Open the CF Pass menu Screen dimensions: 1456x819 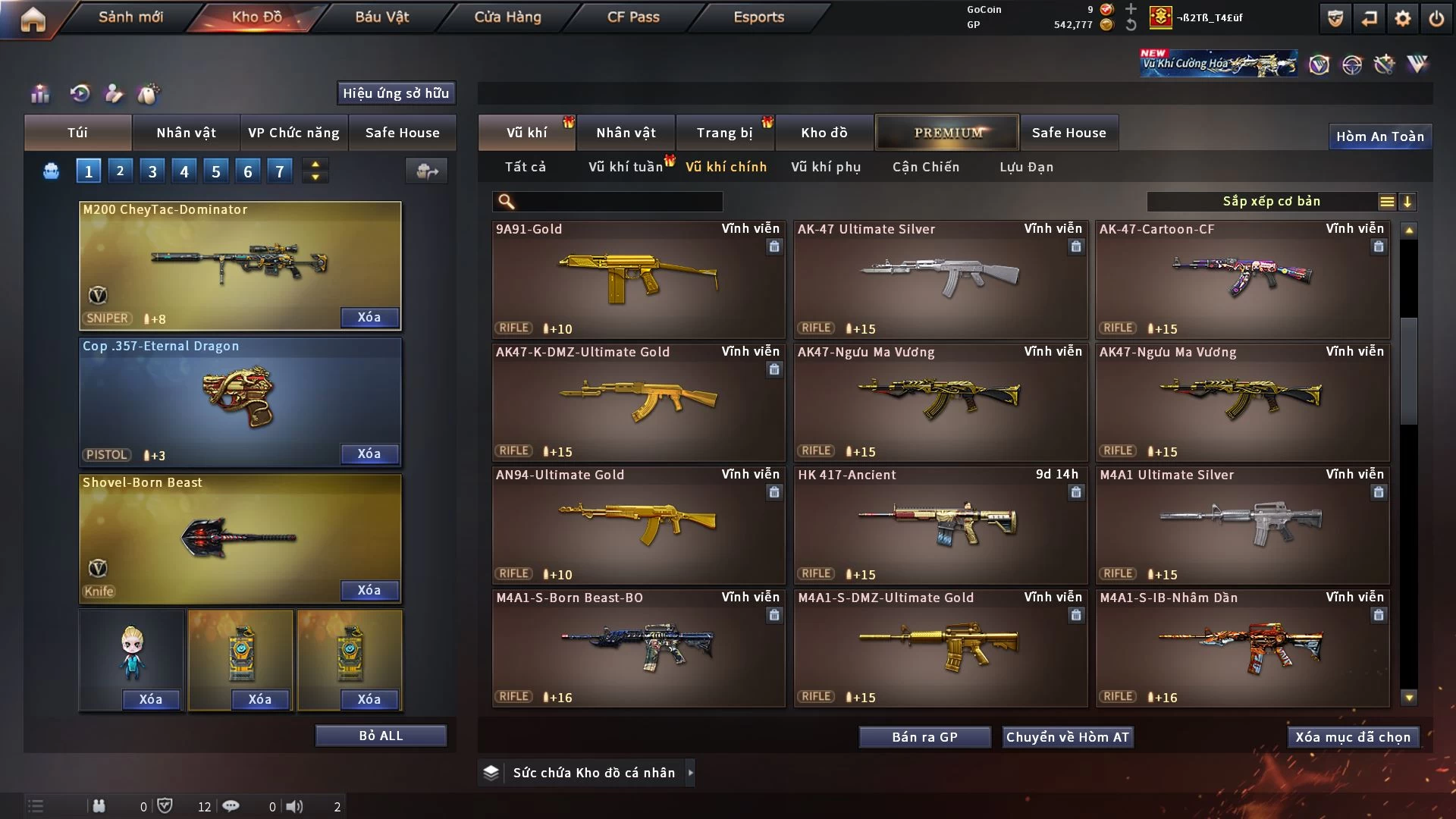tap(633, 17)
